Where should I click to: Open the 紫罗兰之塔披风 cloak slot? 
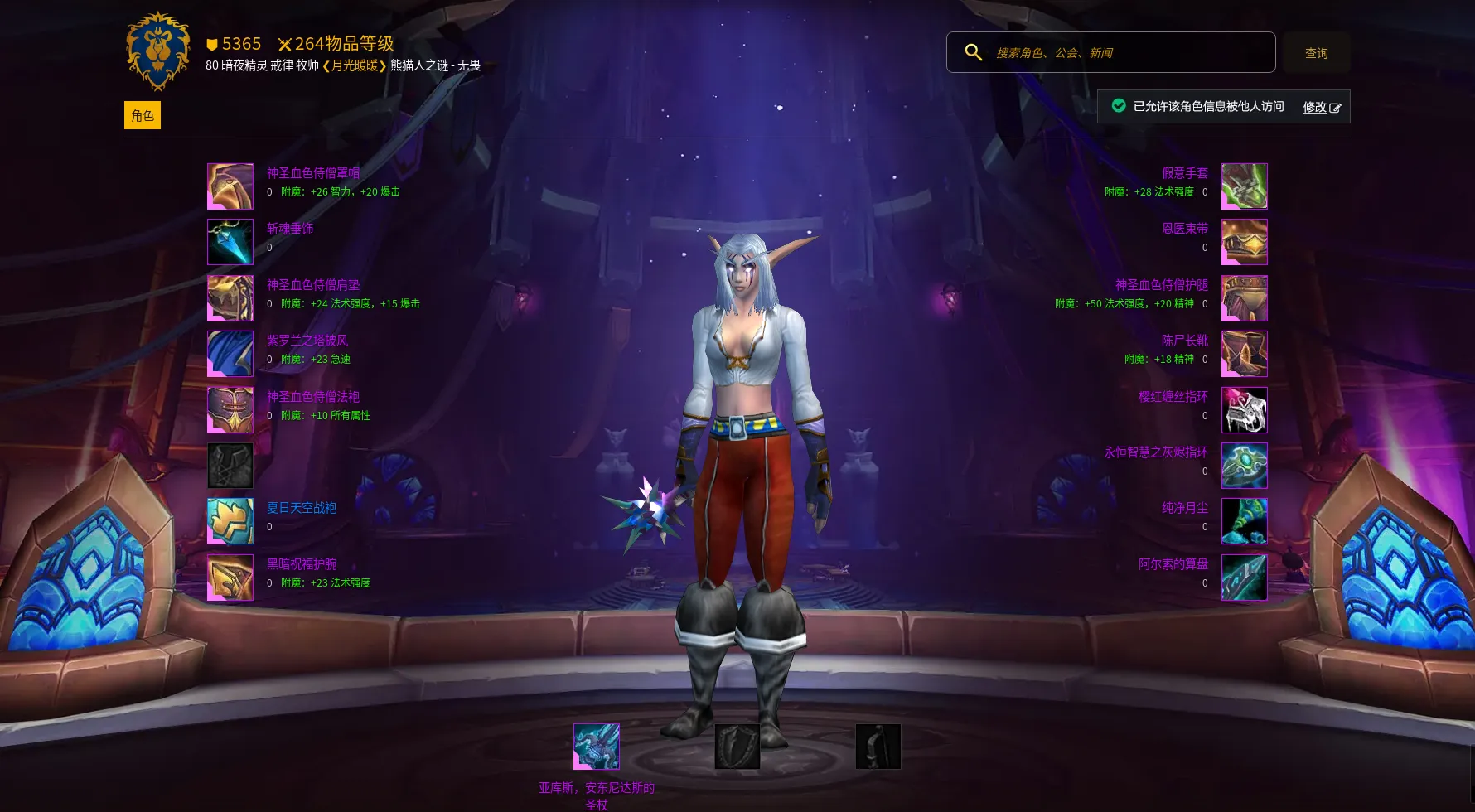[x=230, y=354]
